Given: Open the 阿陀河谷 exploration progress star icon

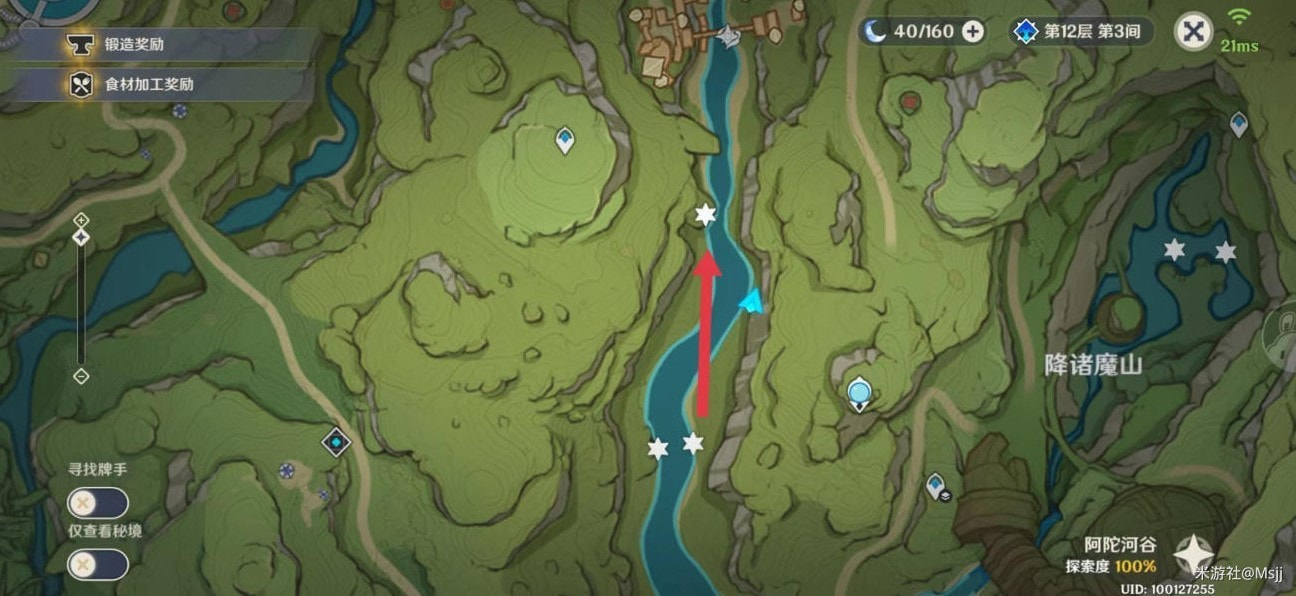Looking at the screenshot, I should coord(1192,553).
